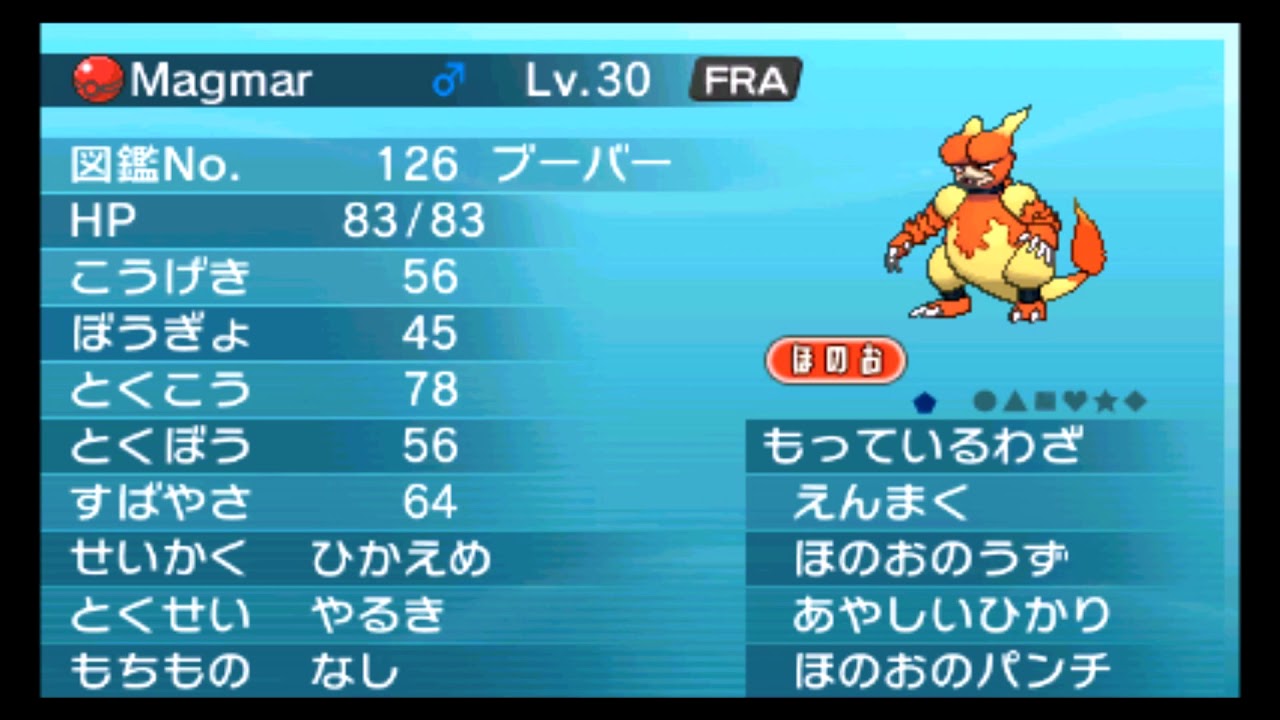Toggle the diamond marking
1280x720 pixels.
pyautogui.click(x=1133, y=401)
